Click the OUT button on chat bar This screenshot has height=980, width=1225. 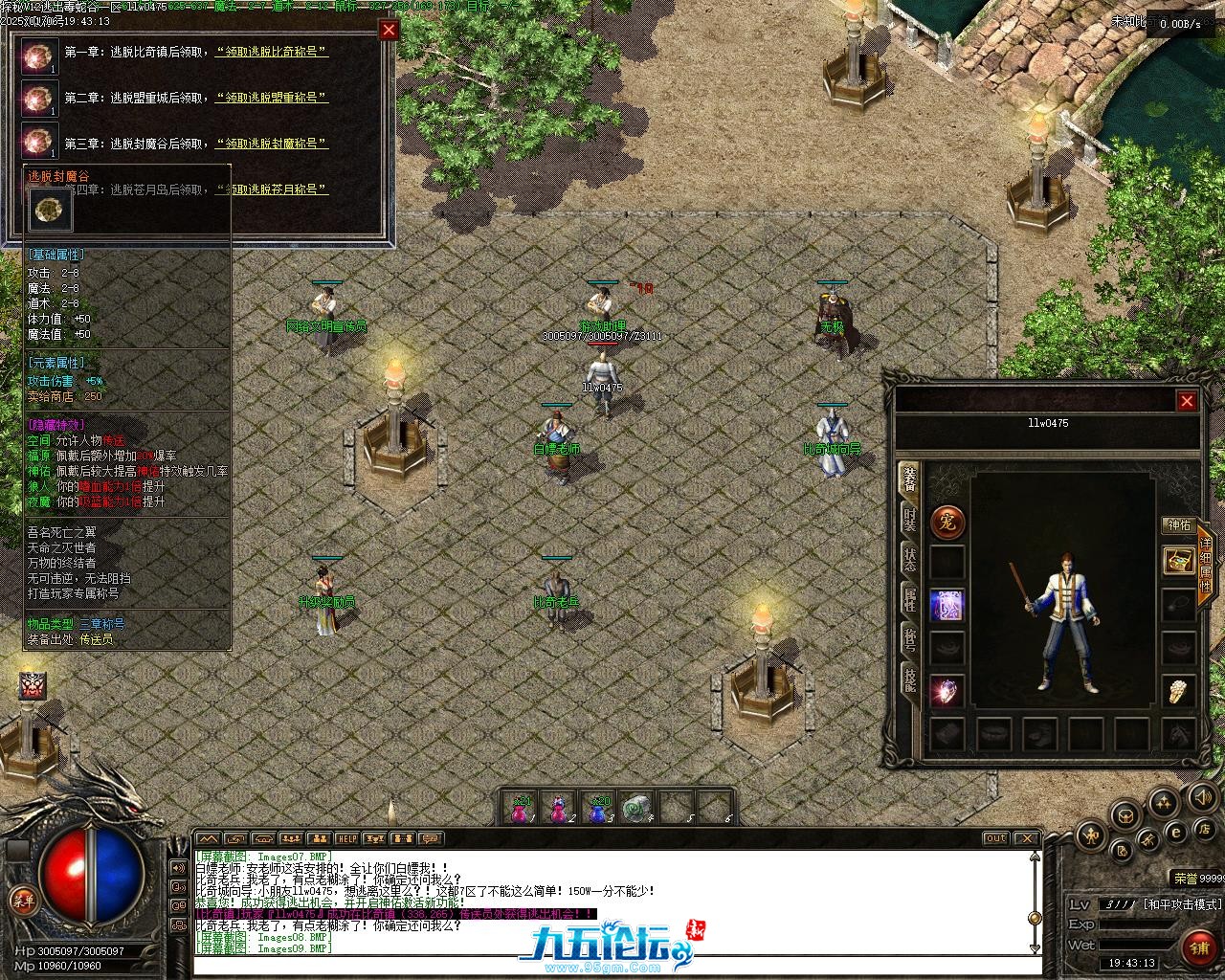(996, 838)
